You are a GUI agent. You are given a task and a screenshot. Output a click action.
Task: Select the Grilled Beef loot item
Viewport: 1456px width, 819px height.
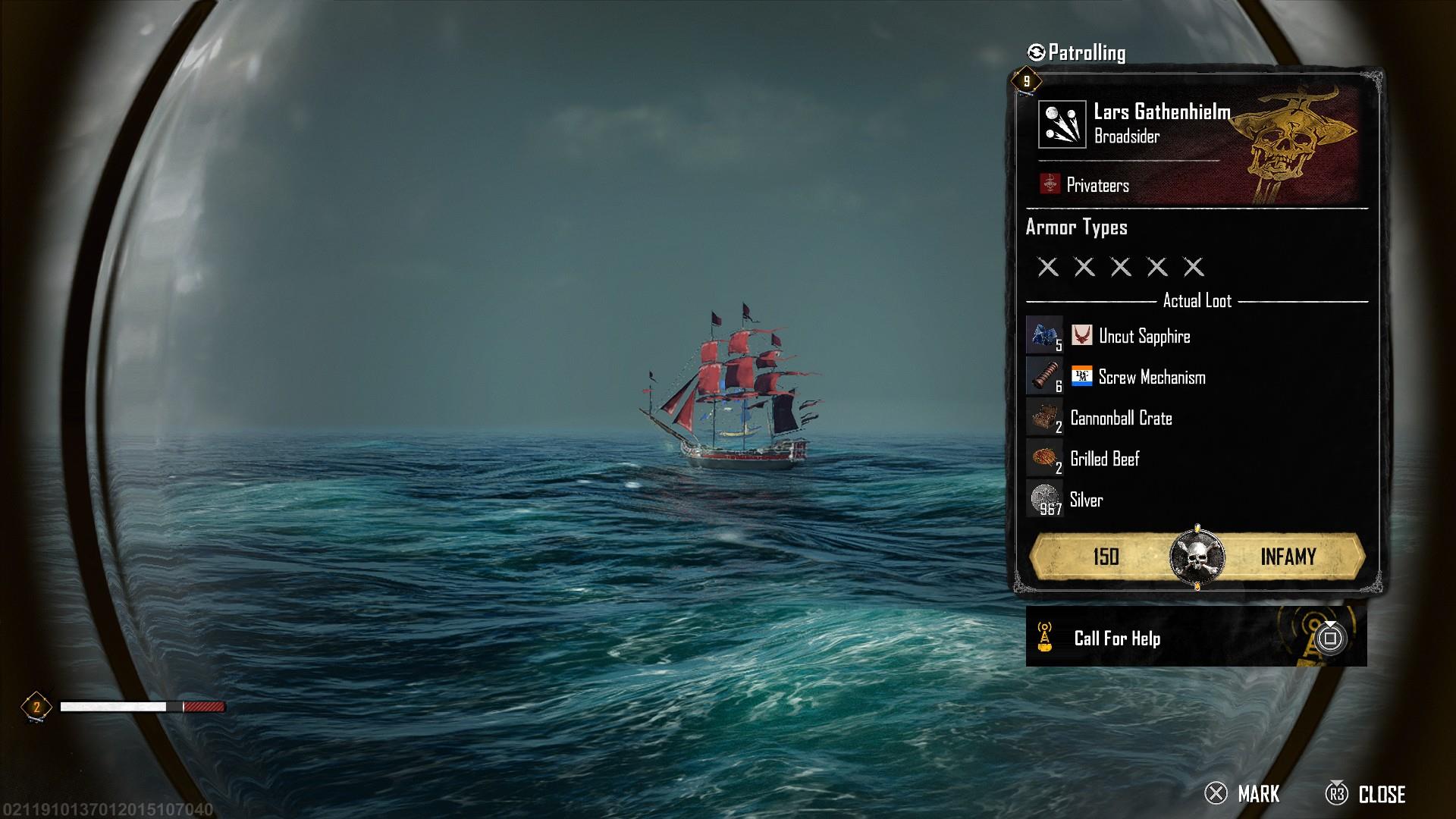[1104, 459]
